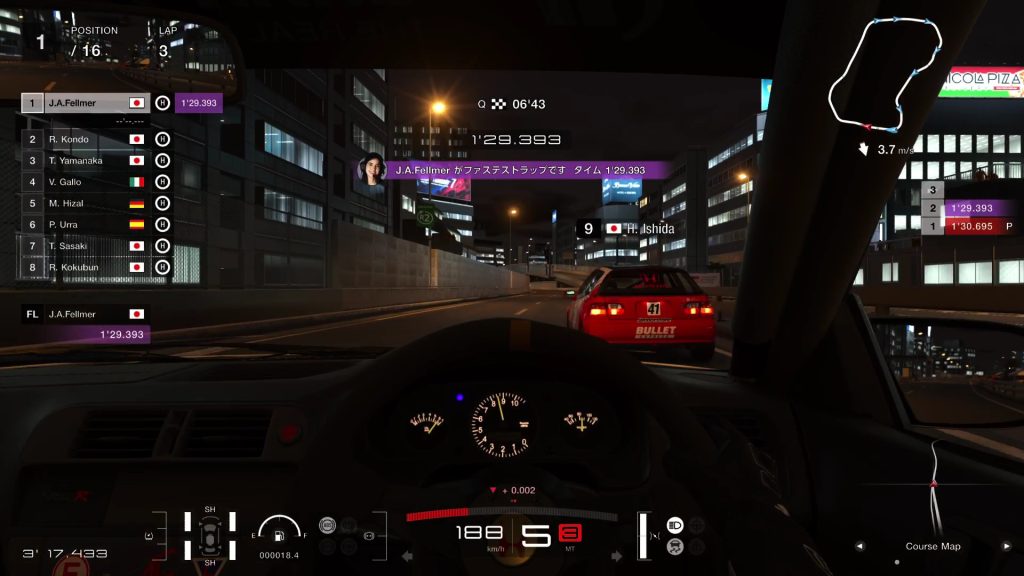The image size is (1024, 576).
Task: Select T. Sasaki's standings entry
Action: pyautogui.click(x=85, y=246)
